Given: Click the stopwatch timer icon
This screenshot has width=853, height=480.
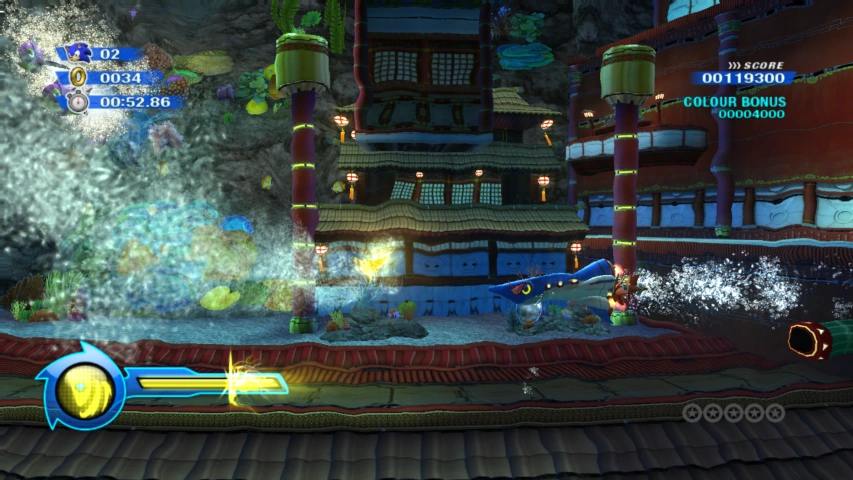Looking at the screenshot, I should point(78,101).
